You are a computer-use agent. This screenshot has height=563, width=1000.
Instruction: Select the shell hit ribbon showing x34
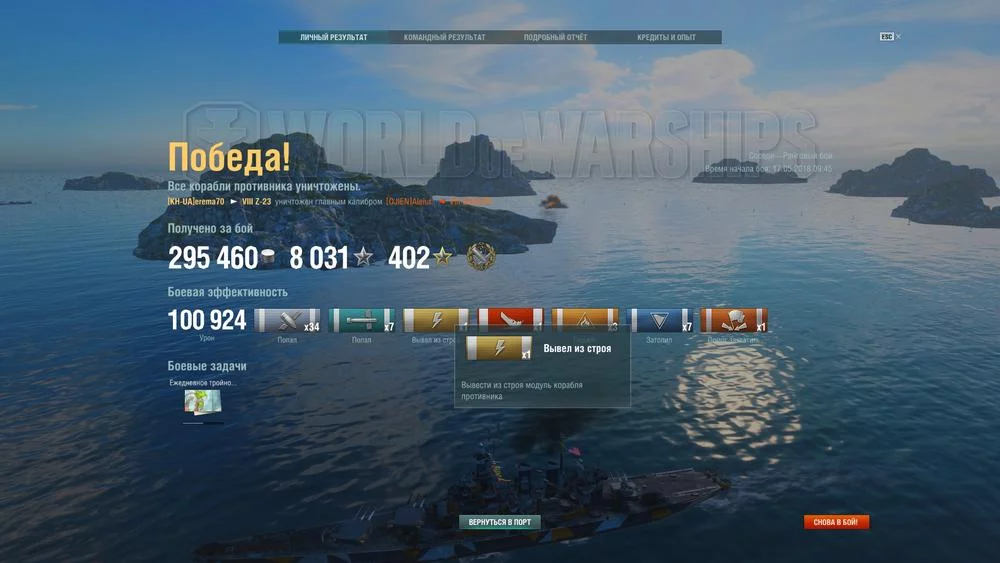point(287,320)
